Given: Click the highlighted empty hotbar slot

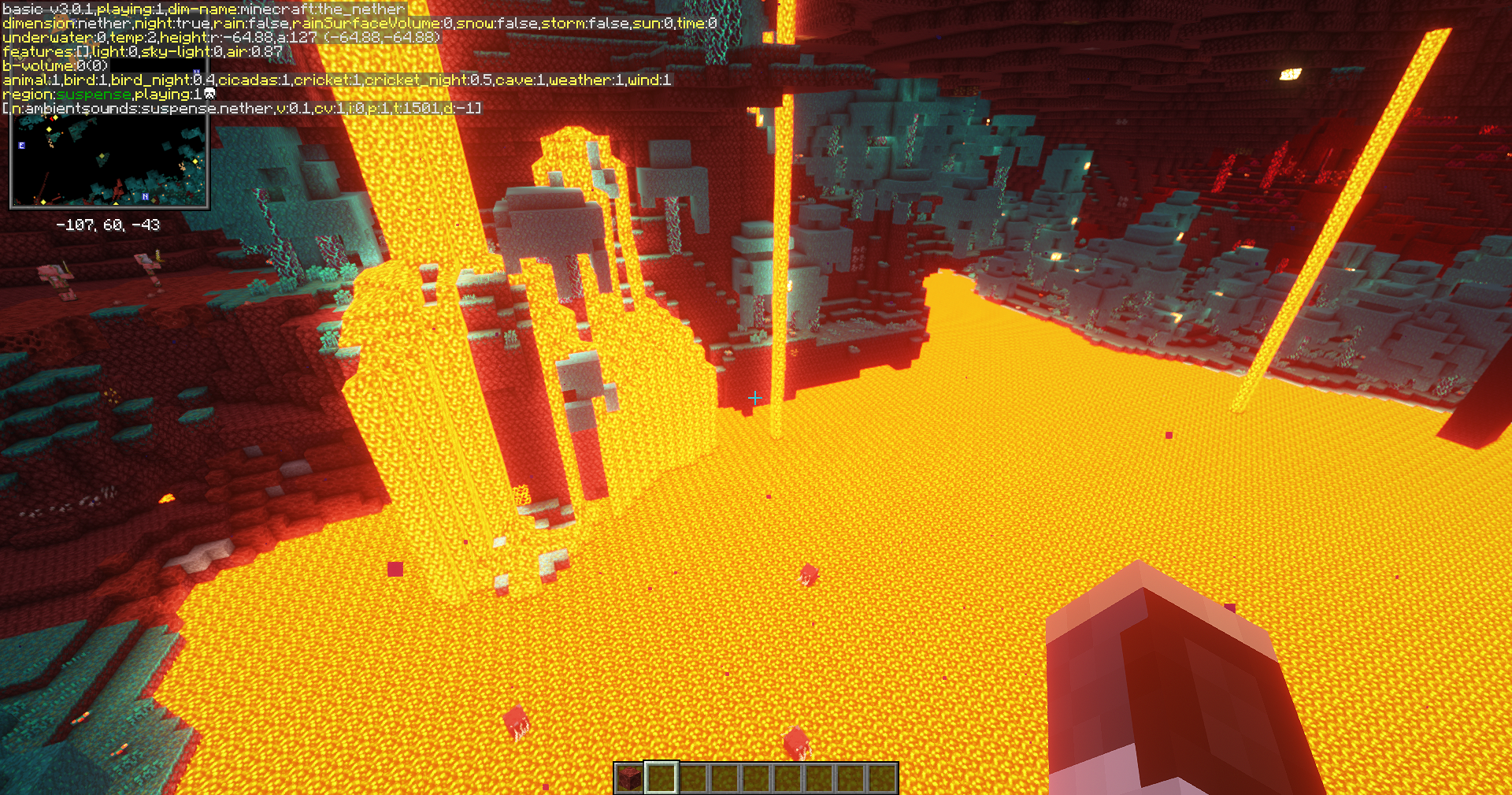Looking at the screenshot, I should [661, 778].
